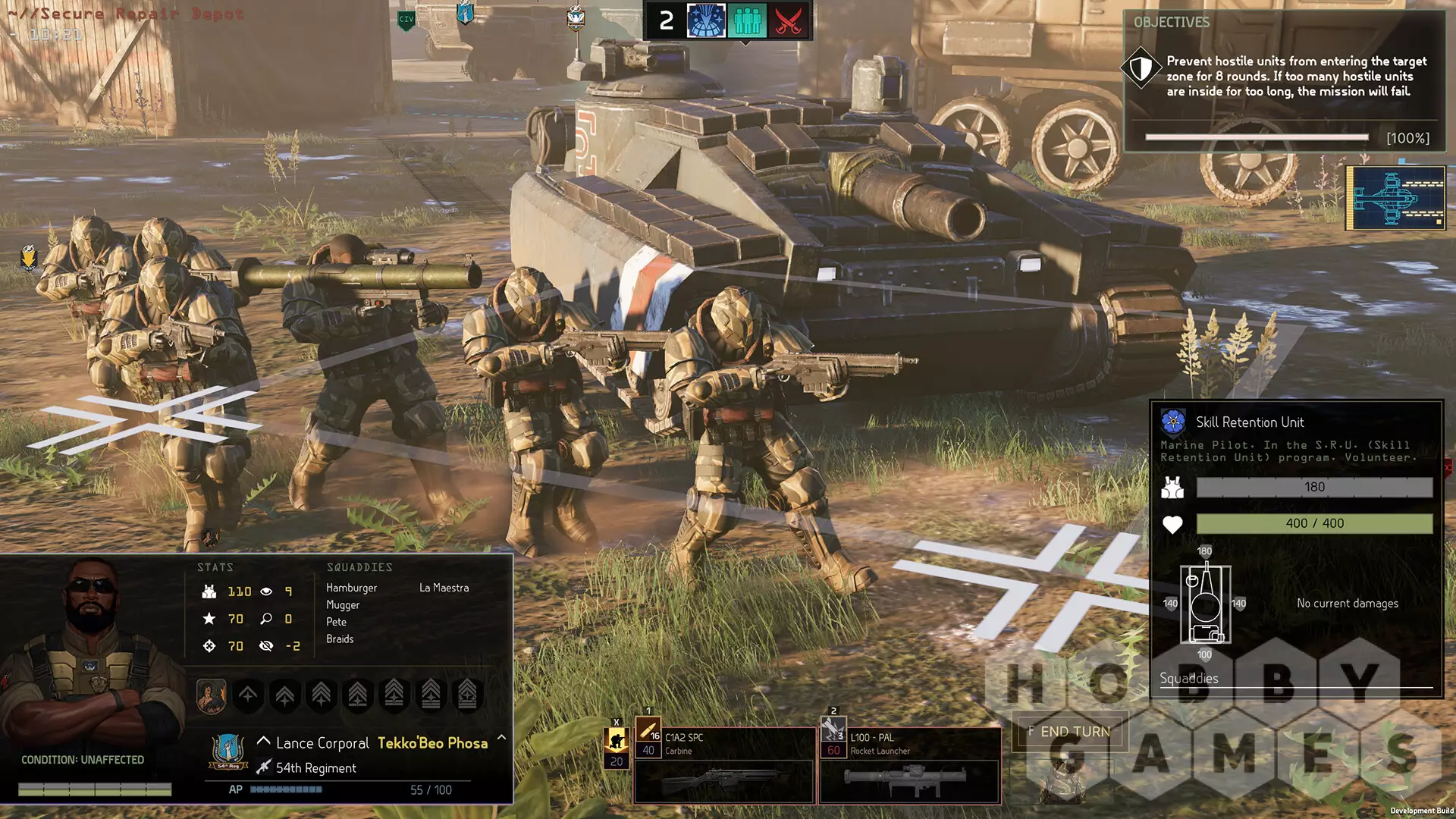Collapse the Lance Corporal unit panel
The width and height of the screenshot is (1456, 819).
click(x=501, y=738)
